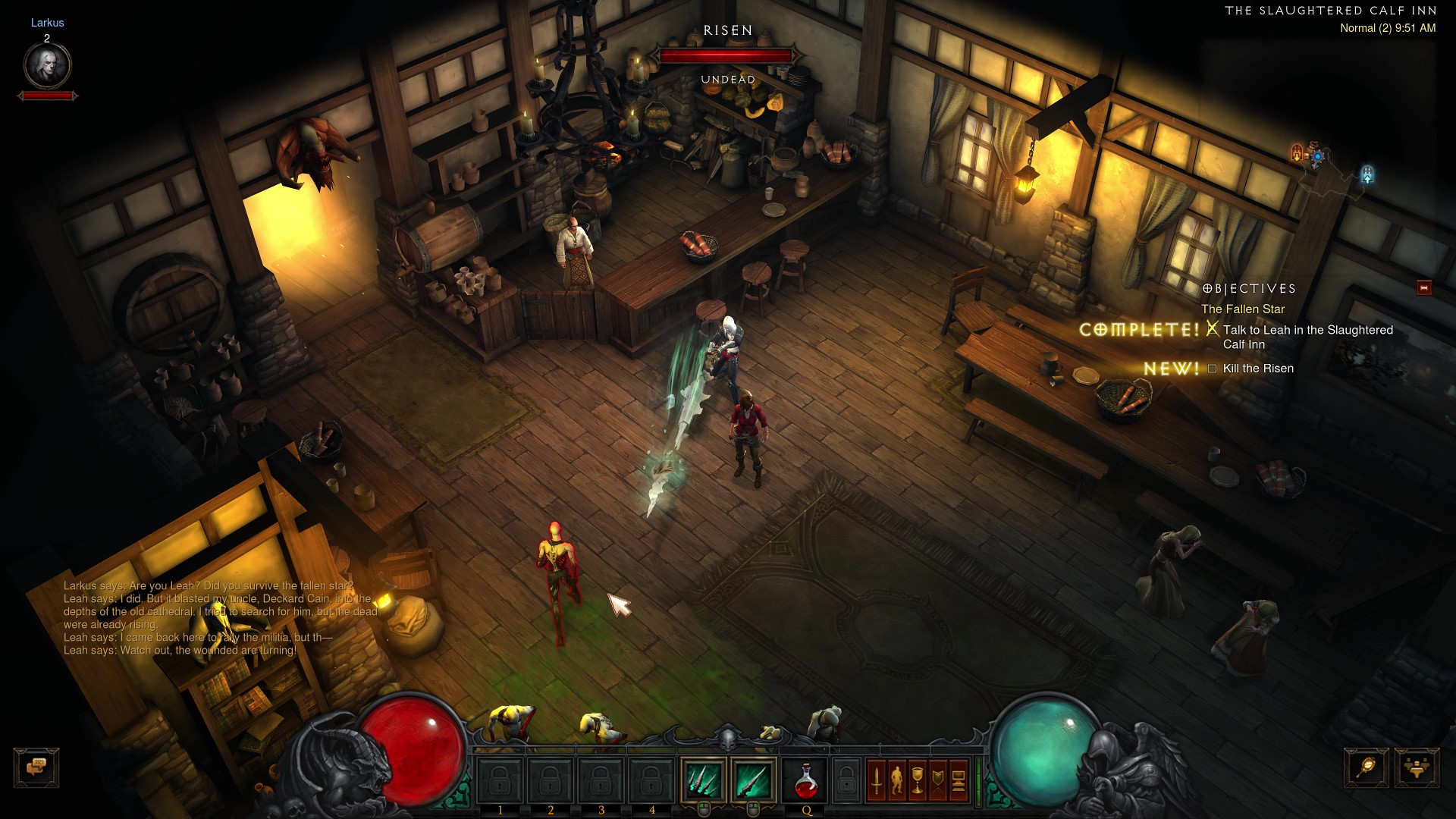Image resolution: width=1456 pixels, height=819 pixels.
Task: Click The Fallen Star quest title
Action: [1242, 309]
